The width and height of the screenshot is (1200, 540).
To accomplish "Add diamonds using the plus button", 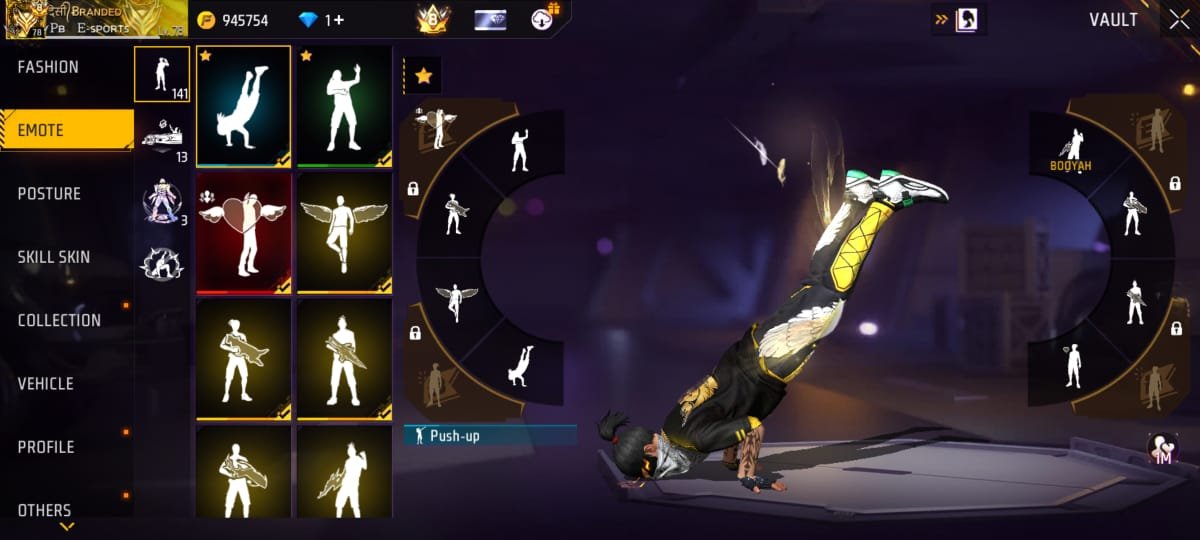I will pos(339,20).
